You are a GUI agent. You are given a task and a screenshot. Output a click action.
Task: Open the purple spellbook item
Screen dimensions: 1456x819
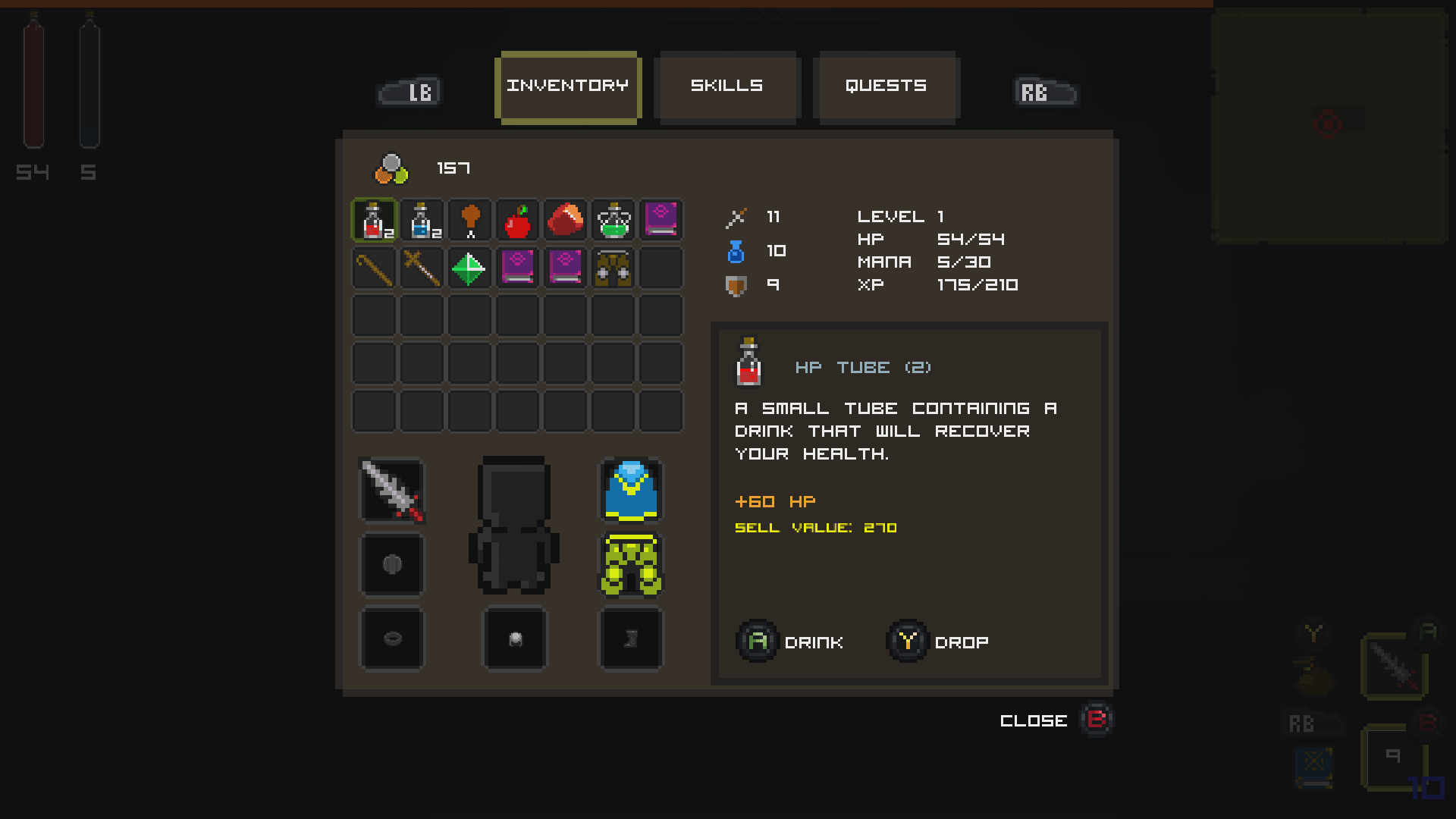(661, 220)
